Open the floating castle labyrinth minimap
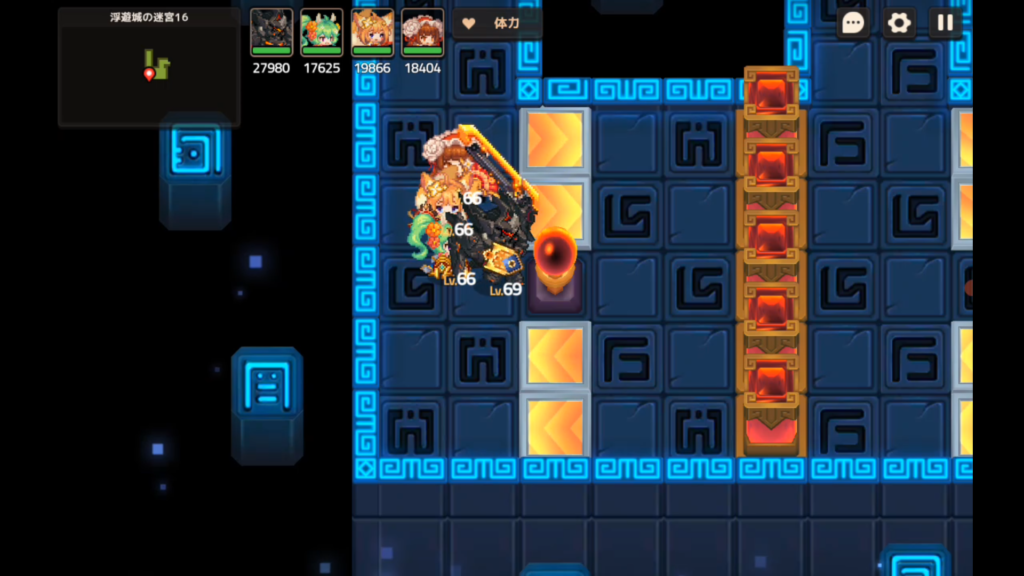 point(149,67)
